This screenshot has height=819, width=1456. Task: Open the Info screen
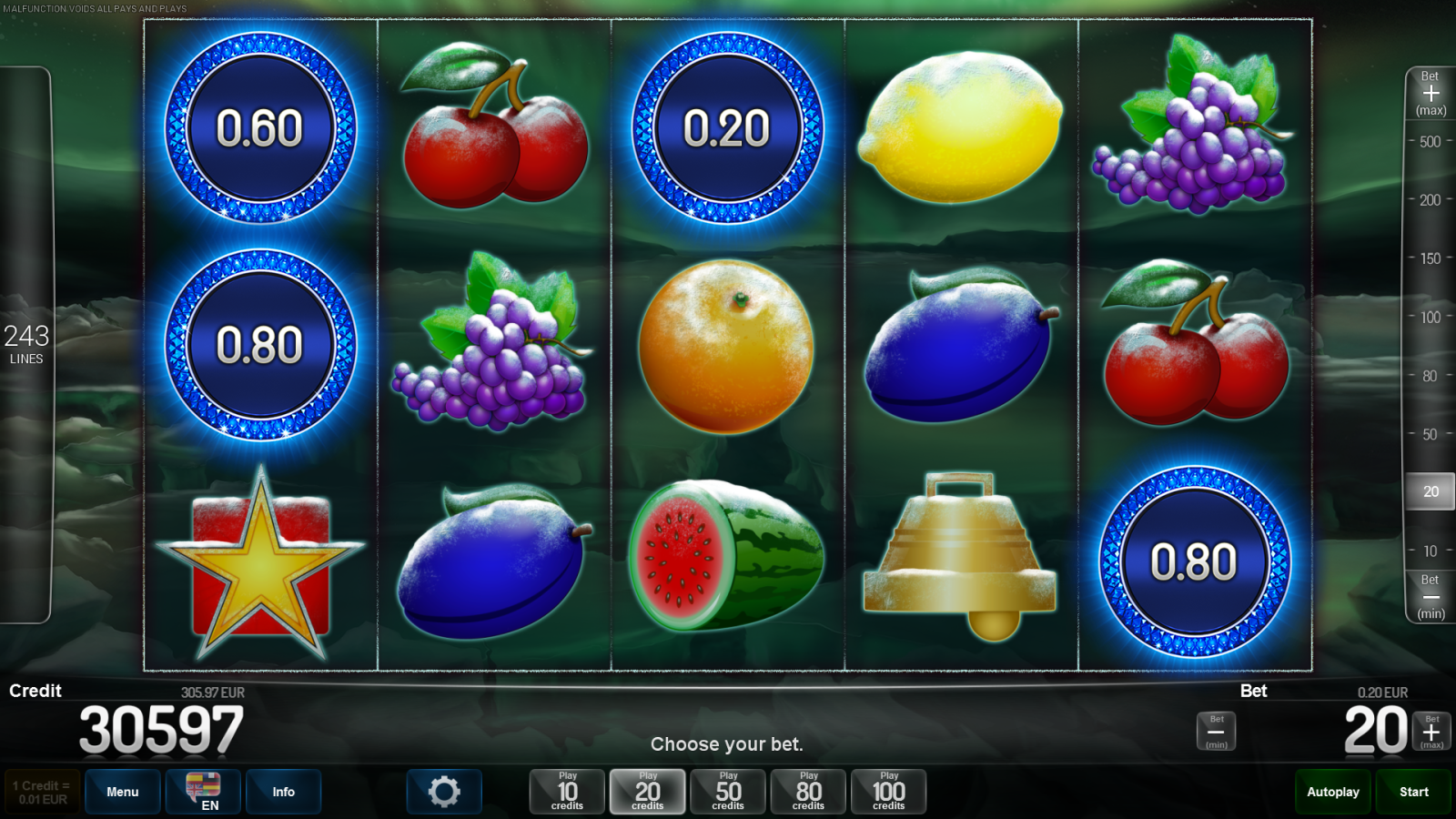point(283,791)
